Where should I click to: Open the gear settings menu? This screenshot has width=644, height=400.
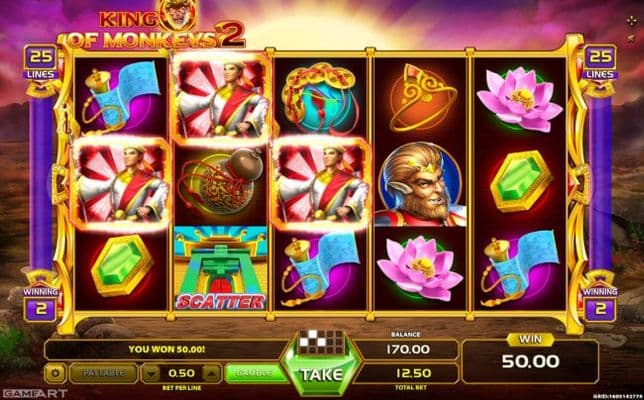click(55, 373)
